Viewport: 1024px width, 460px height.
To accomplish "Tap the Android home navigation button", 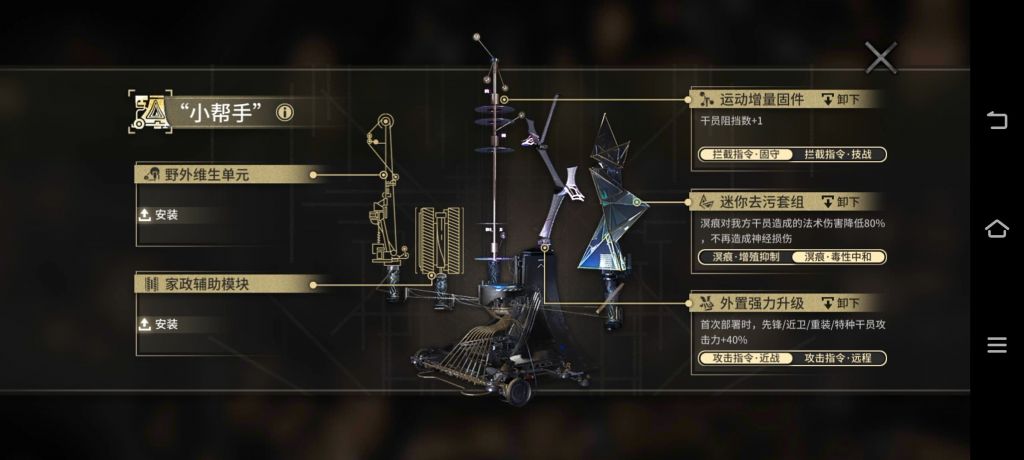I will [997, 229].
